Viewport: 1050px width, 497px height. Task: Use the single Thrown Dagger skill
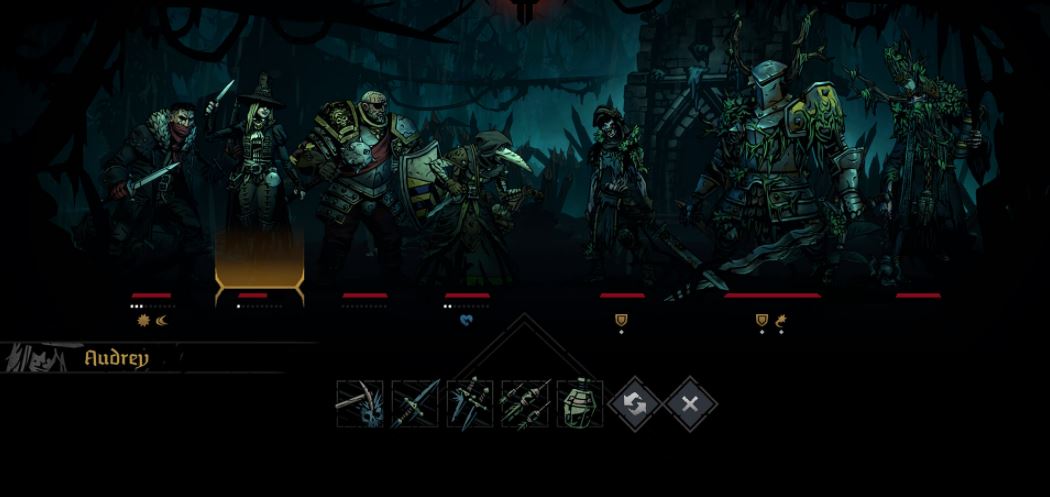pyautogui.click(x=415, y=404)
